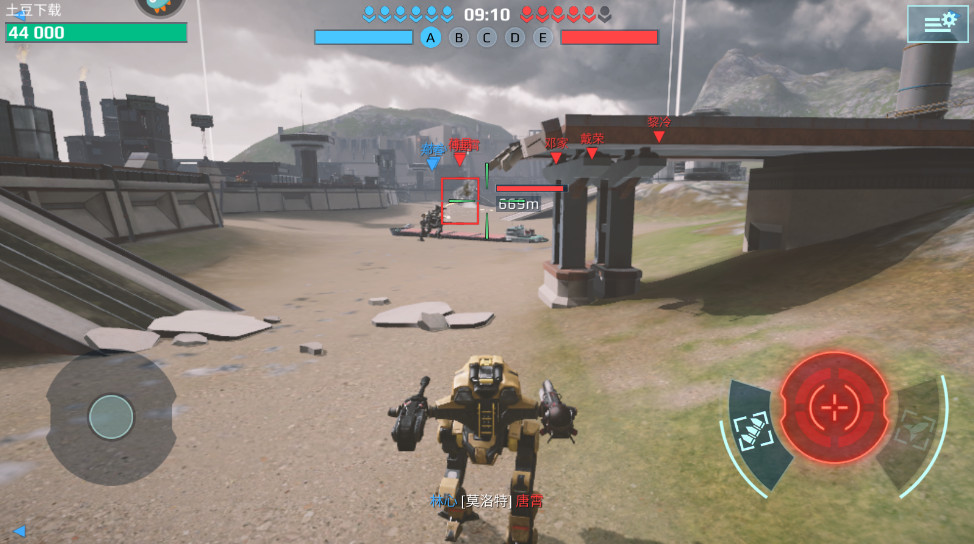Tap the red crosshair fire button
Image resolution: width=974 pixels, height=544 pixels.
833,406
